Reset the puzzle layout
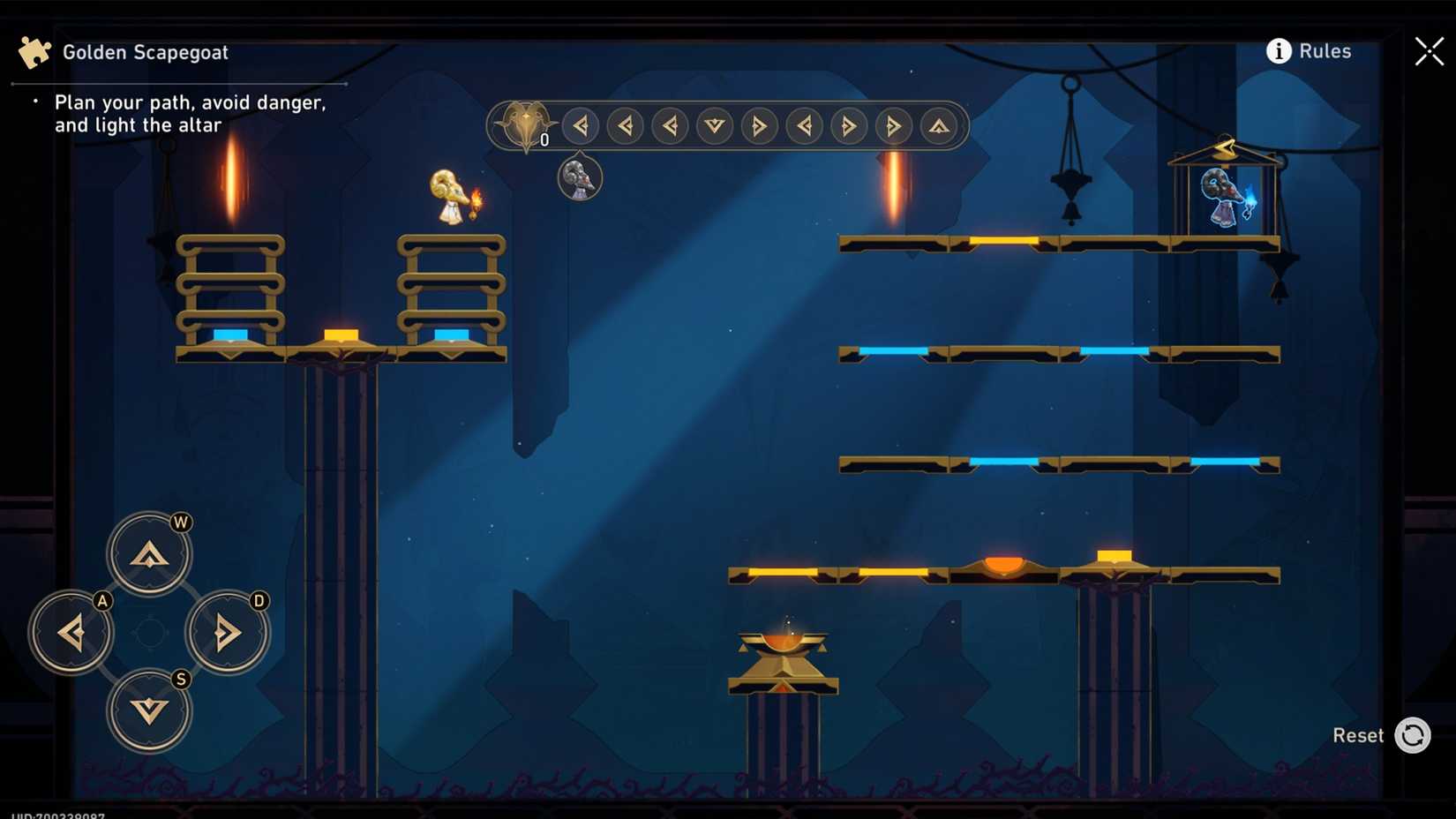The height and width of the screenshot is (819, 1456). (x=1413, y=734)
